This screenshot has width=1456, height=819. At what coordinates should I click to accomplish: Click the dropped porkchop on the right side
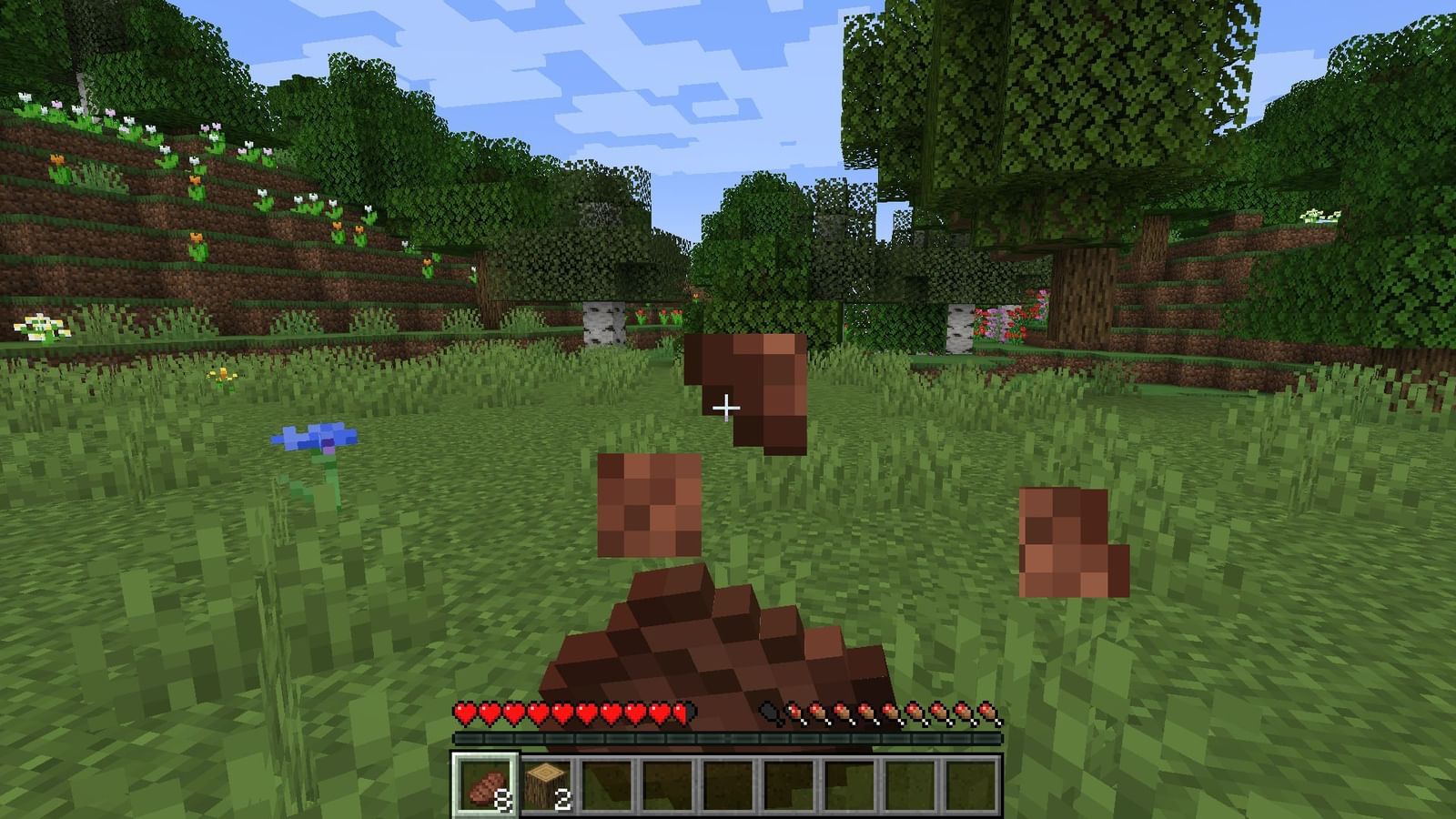[x=1070, y=541]
